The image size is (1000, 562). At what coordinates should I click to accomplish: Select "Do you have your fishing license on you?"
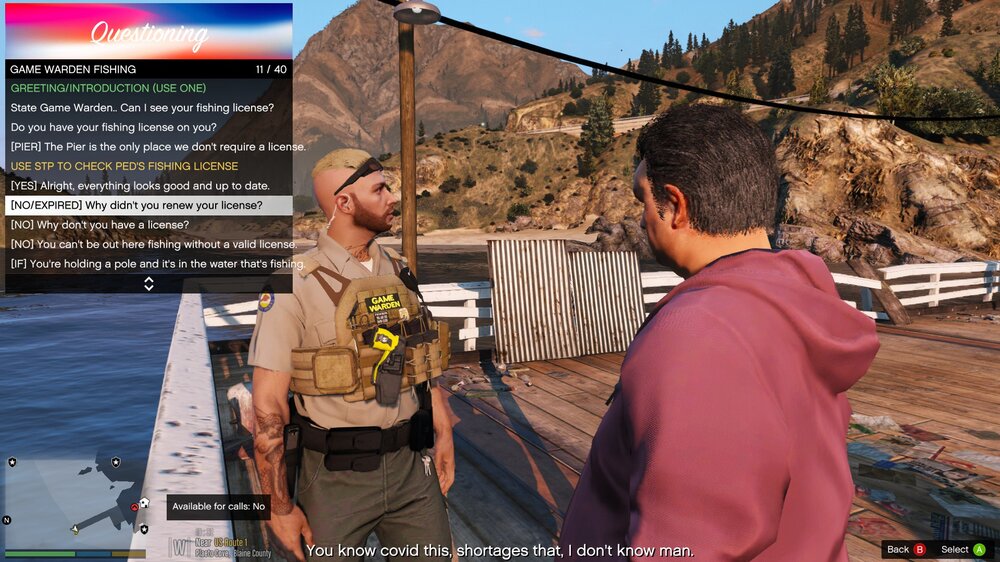128,127
